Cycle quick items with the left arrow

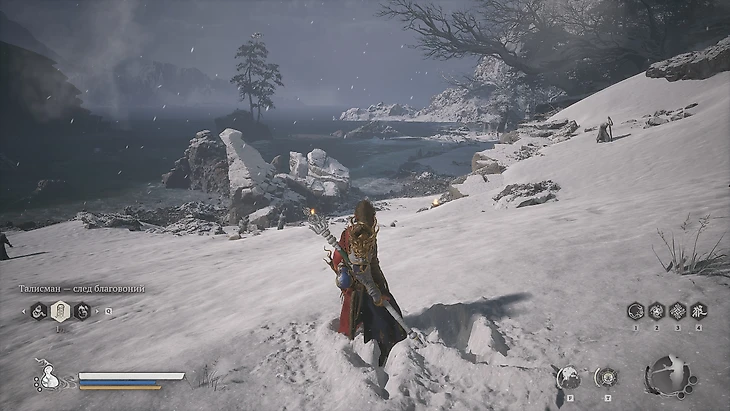pos(25,311)
